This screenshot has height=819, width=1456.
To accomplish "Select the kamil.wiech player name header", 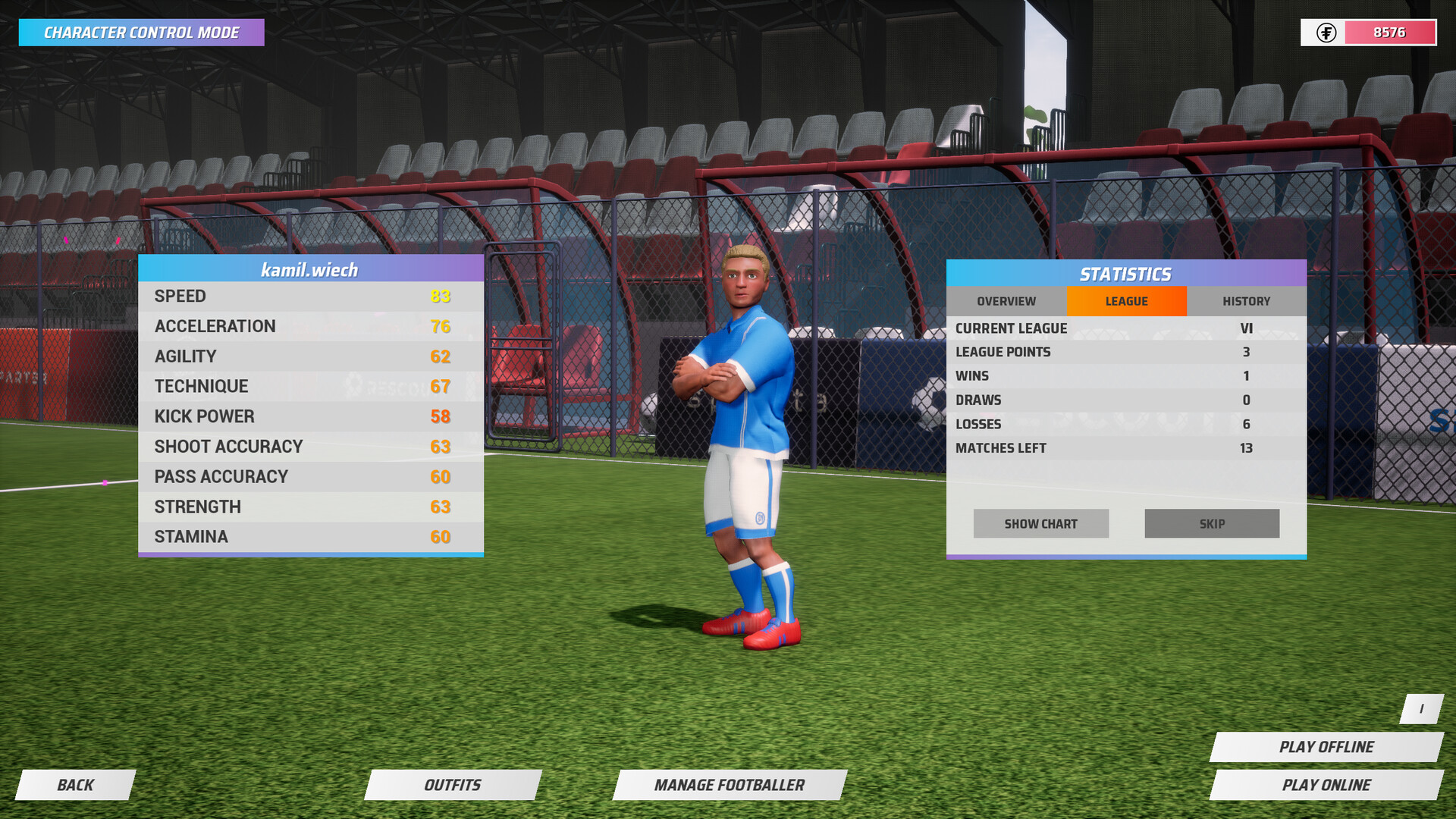I will click(310, 268).
